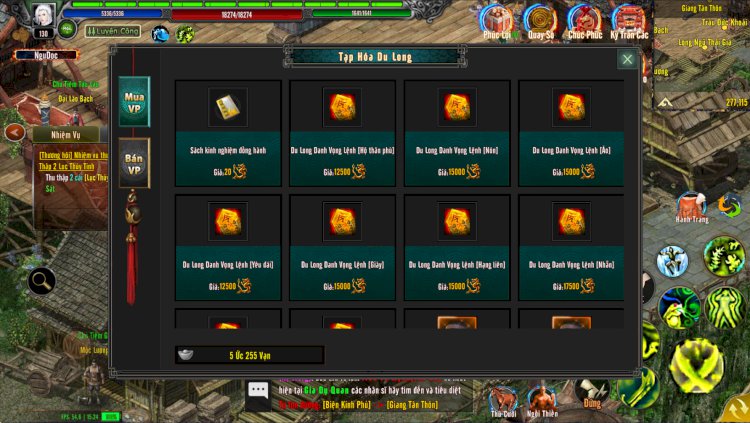Open the Nhiệm Vụ quest panel
This screenshot has width=750, height=423.
(x=56, y=133)
